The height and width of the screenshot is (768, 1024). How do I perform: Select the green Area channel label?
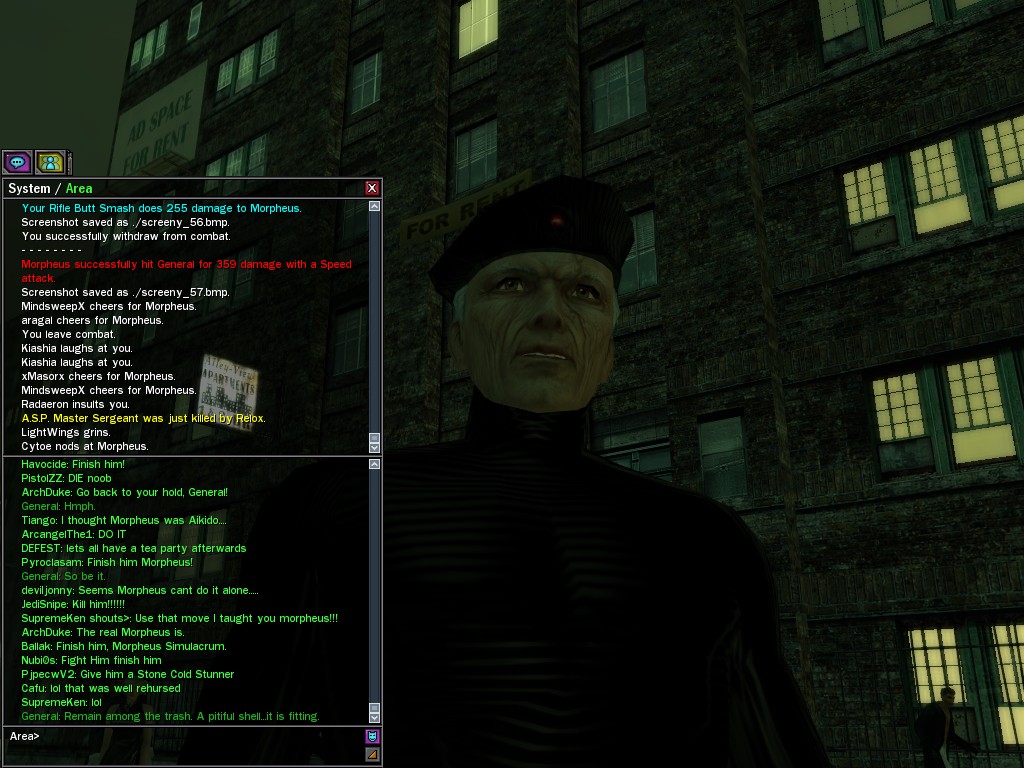pos(79,188)
